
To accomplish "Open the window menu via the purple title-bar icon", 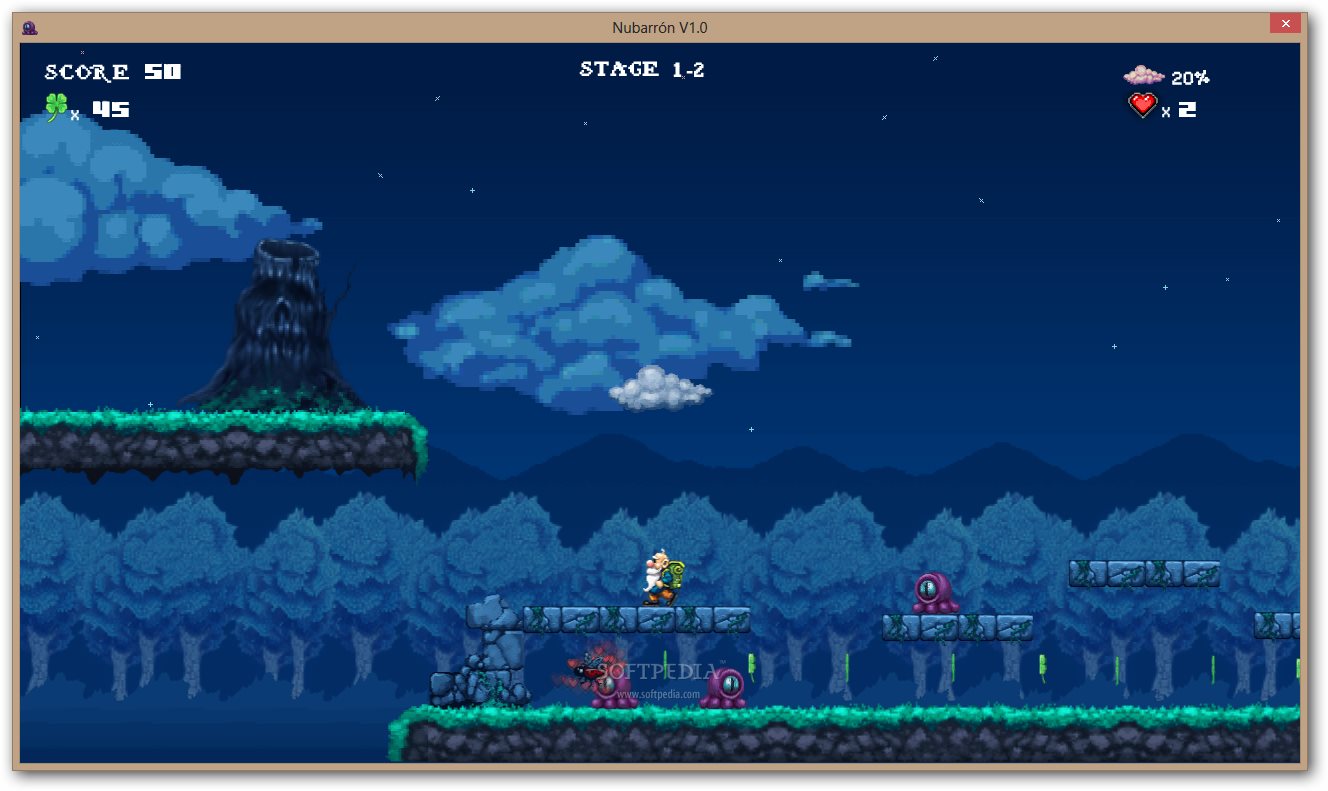I will click(29, 28).
